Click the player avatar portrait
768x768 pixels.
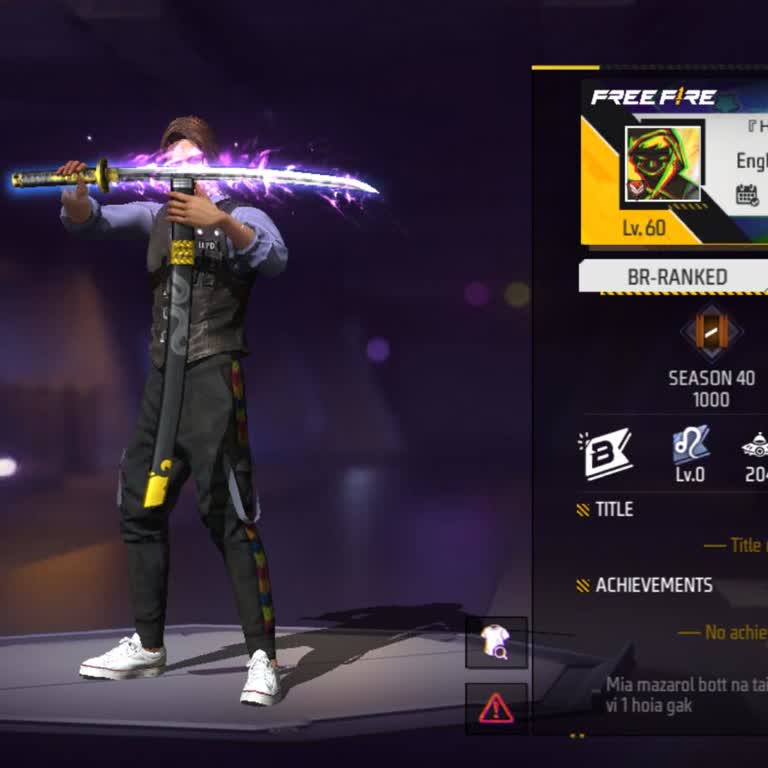pyautogui.click(x=661, y=164)
